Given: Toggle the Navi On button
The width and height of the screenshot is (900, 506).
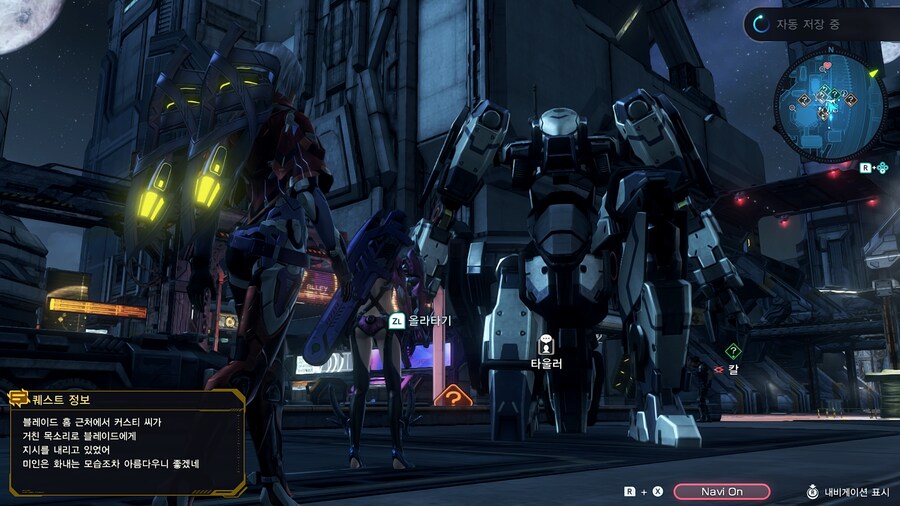Looking at the screenshot, I should pyautogui.click(x=721, y=491).
